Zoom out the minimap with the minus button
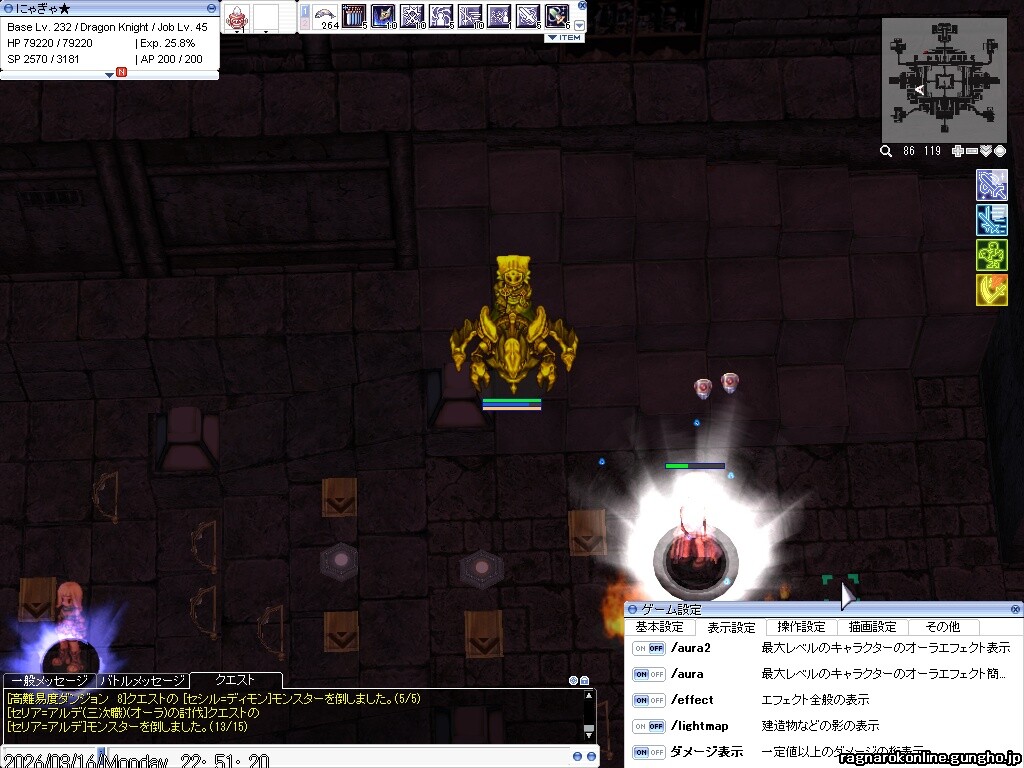1024x768 pixels. coord(971,151)
